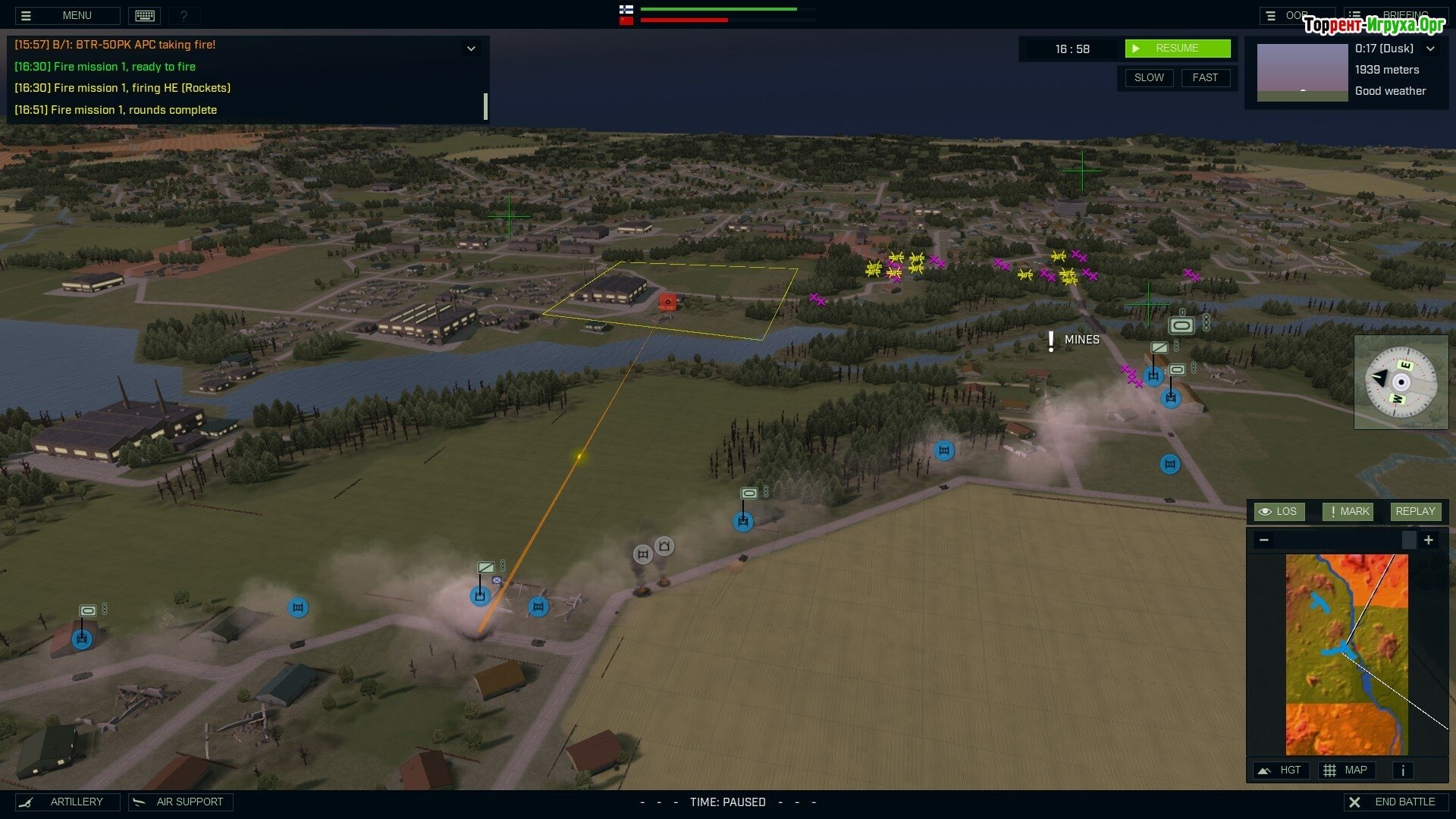Click on the terrain minimap

click(x=1346, y=654)
